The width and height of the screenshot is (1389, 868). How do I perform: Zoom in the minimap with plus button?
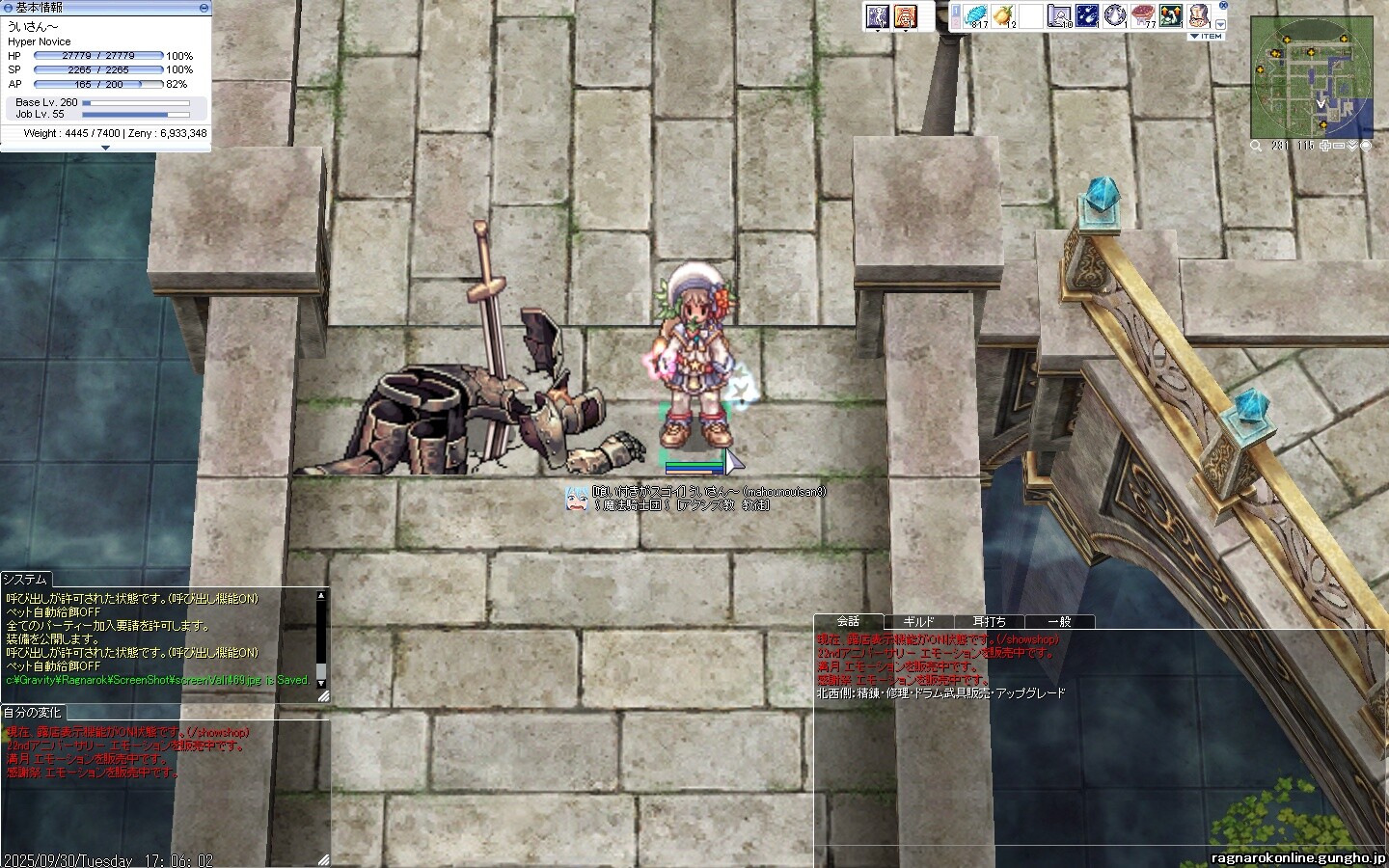(1326, 146)
